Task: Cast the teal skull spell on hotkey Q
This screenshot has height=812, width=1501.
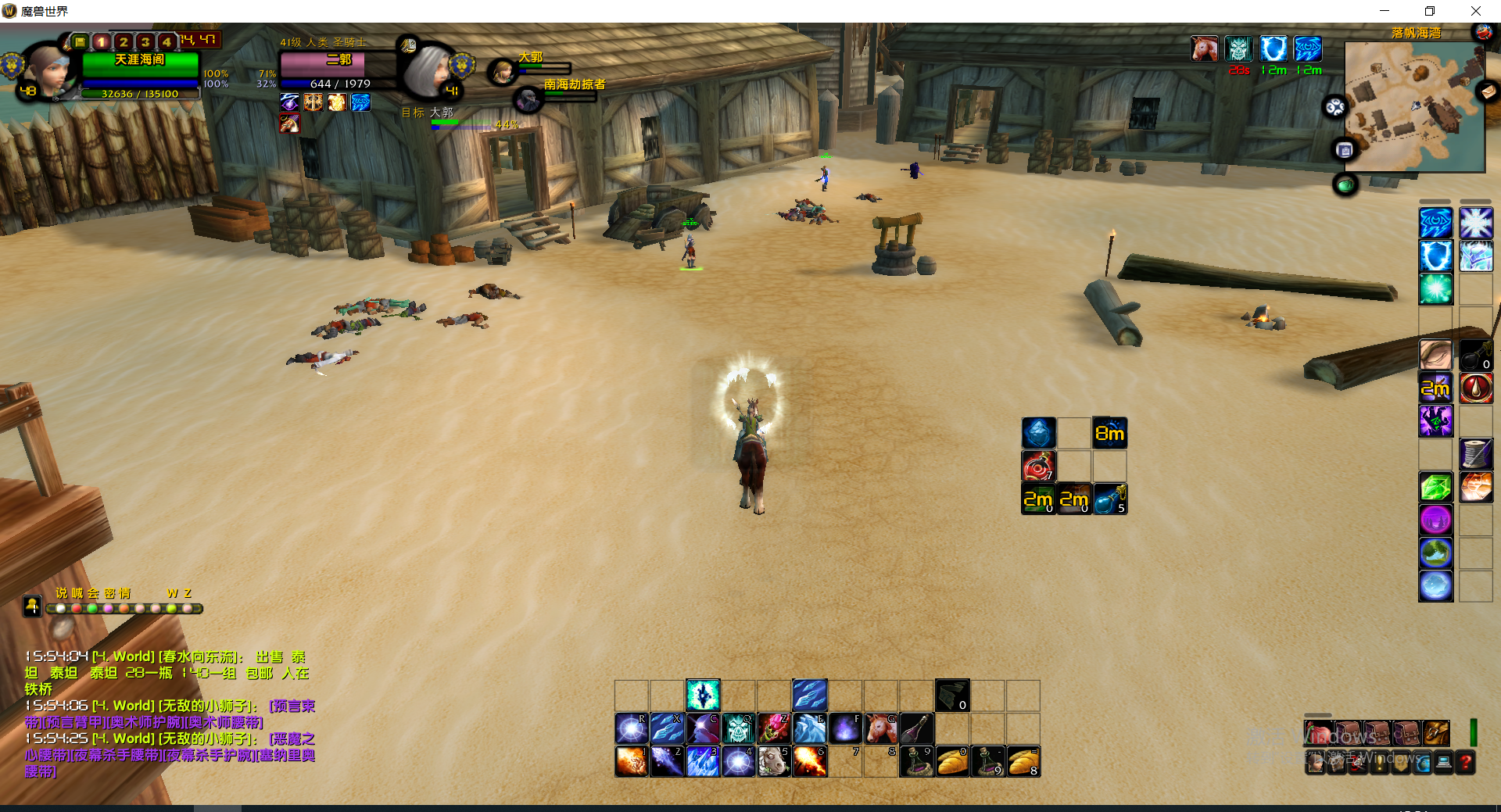Action: click(737, 728)
